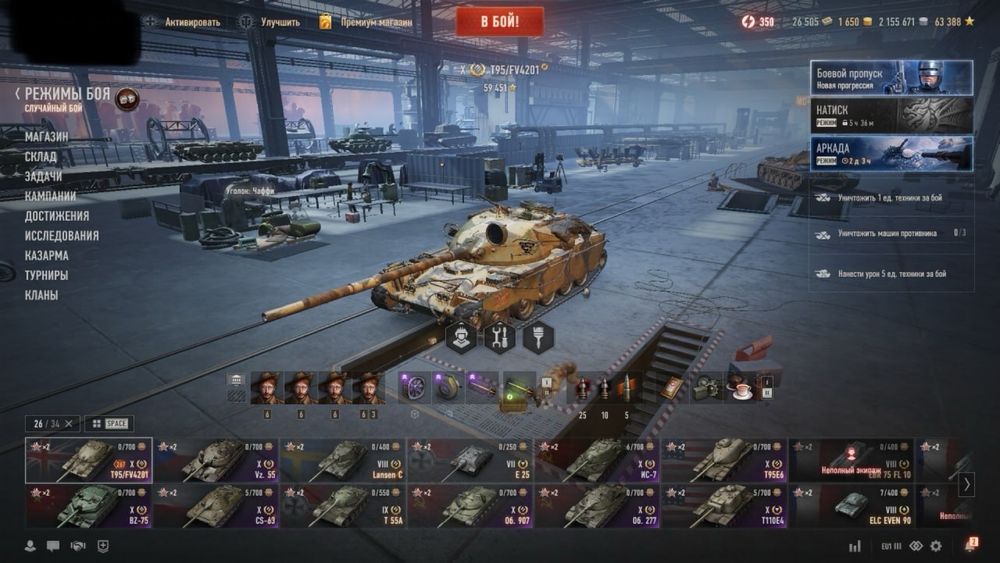This screenshot has height=563, width=1000.
Task: Click the coffee cup consumable slot
Action: pyautogui.click(x=742, y=388)
